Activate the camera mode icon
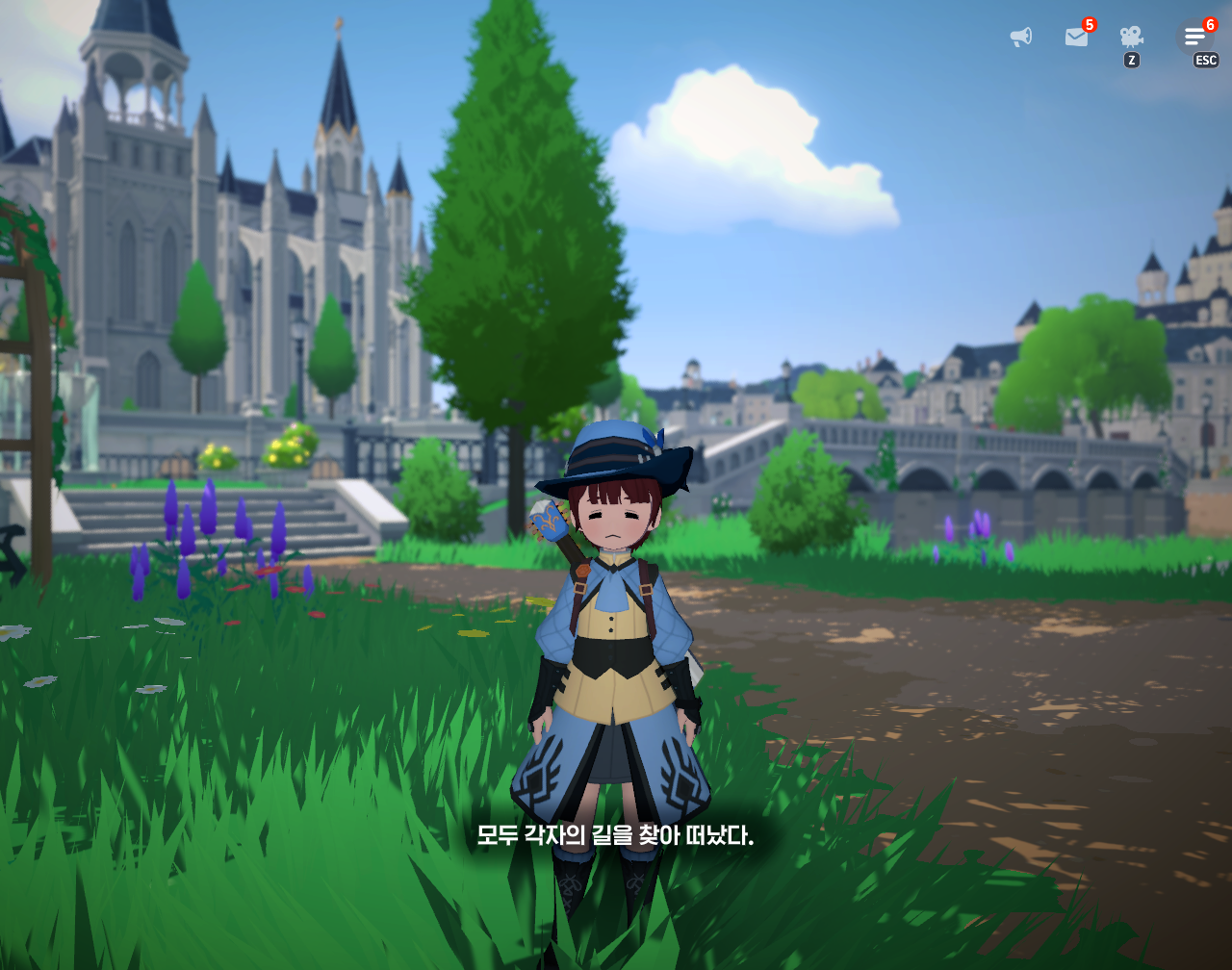Screen dimensions: 1232x970 pos(1131,38)
